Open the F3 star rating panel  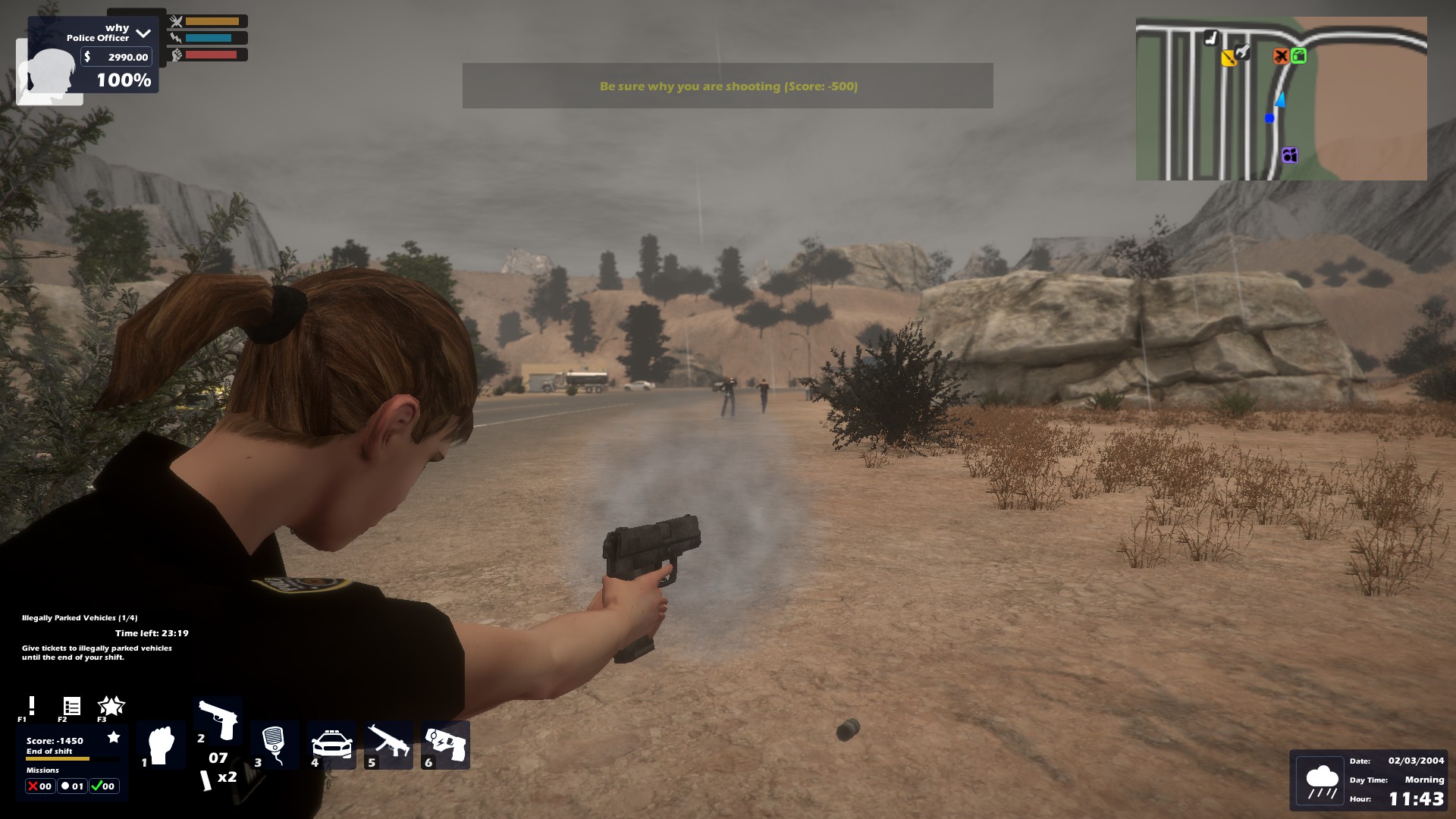111,706
